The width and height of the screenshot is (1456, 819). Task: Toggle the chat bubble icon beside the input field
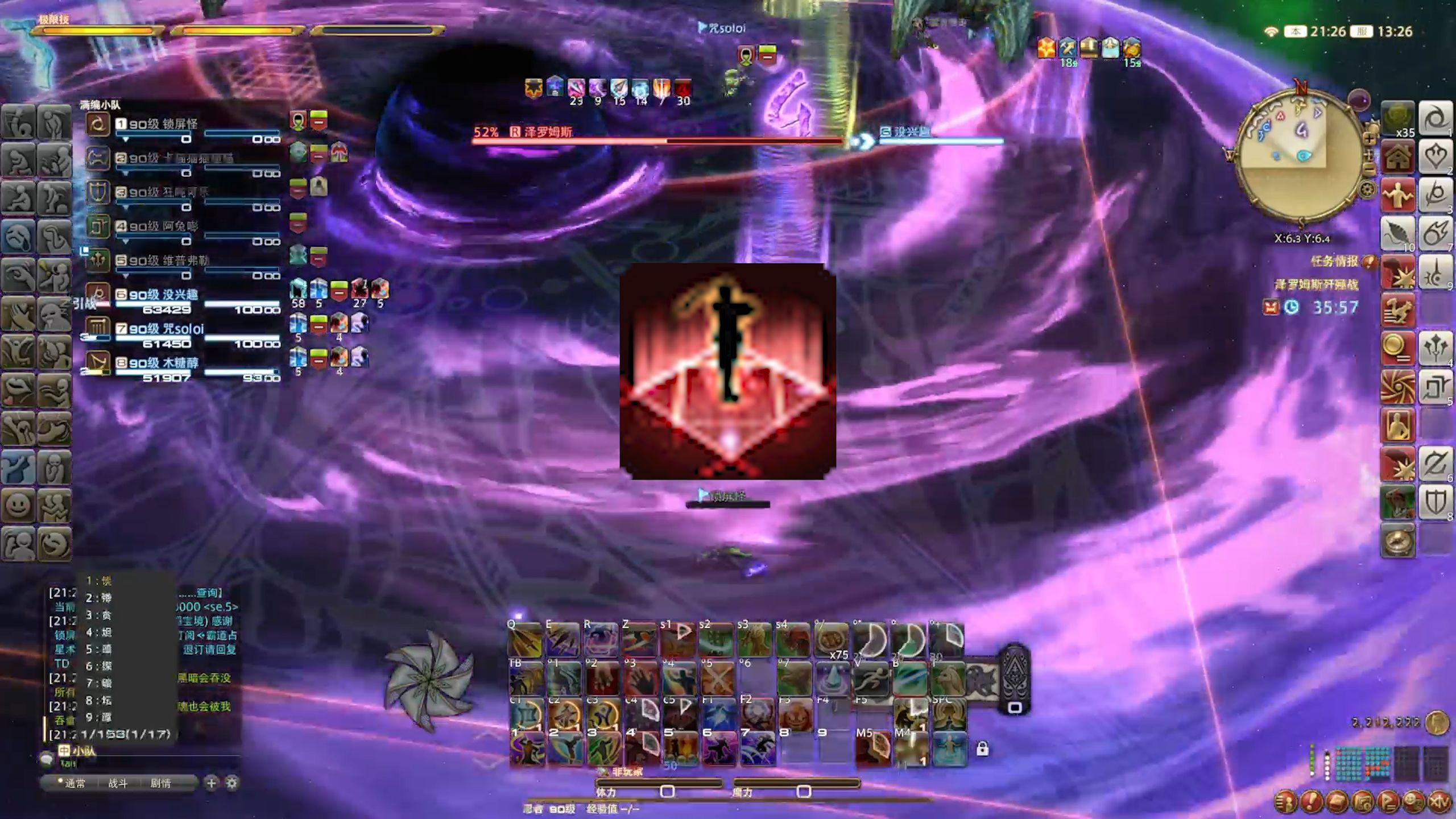(47, 759)
